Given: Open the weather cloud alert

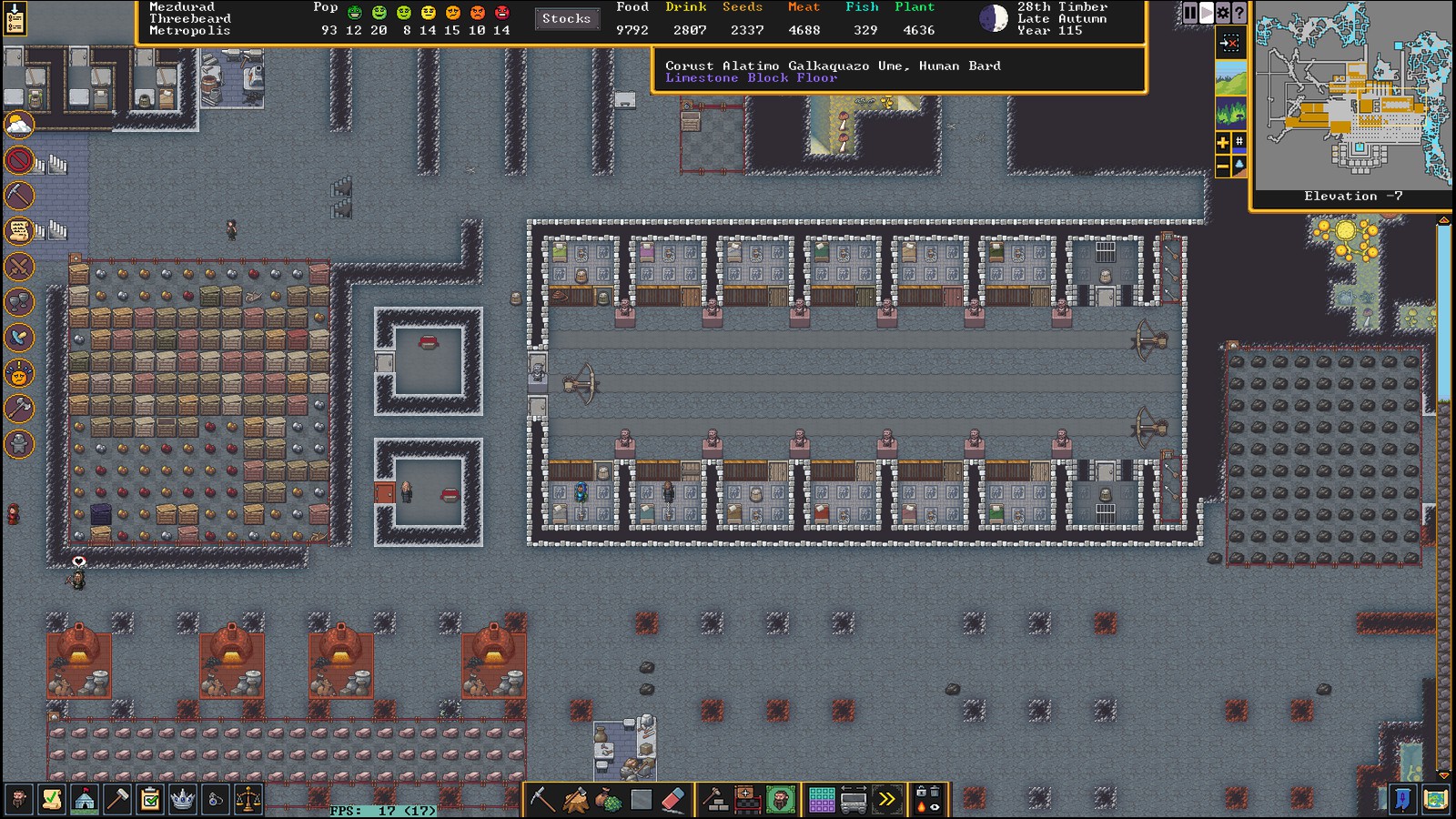Looking at the screenshot, I should click(19, 125).
